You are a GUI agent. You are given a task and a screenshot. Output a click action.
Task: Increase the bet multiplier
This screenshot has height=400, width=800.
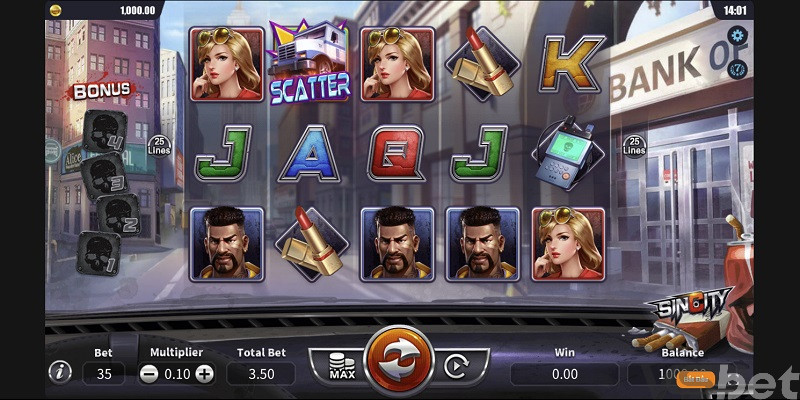pyautogui.click(x=205, y=373)
